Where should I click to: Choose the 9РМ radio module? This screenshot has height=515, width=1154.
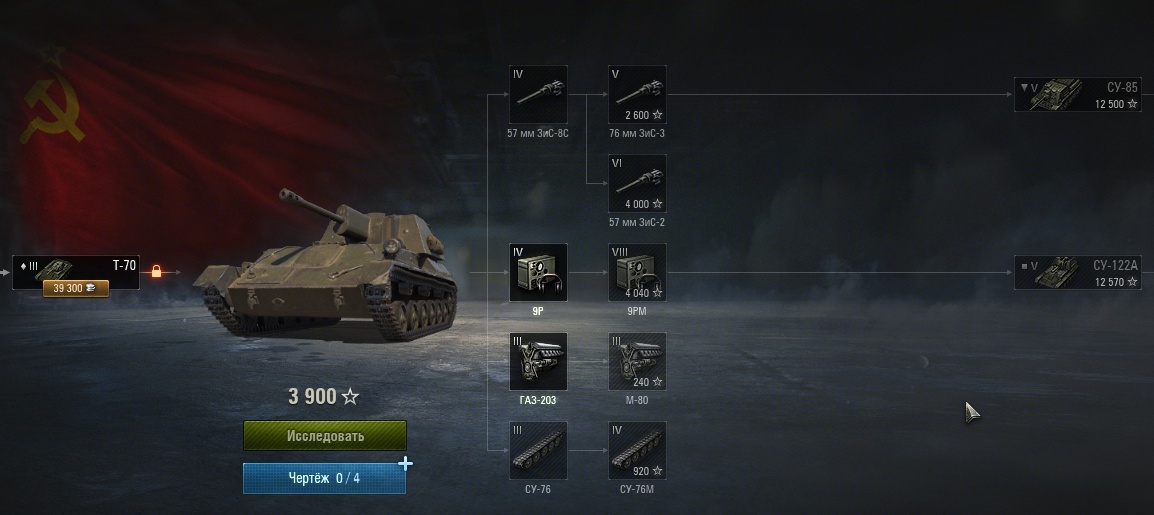[637, 272]
